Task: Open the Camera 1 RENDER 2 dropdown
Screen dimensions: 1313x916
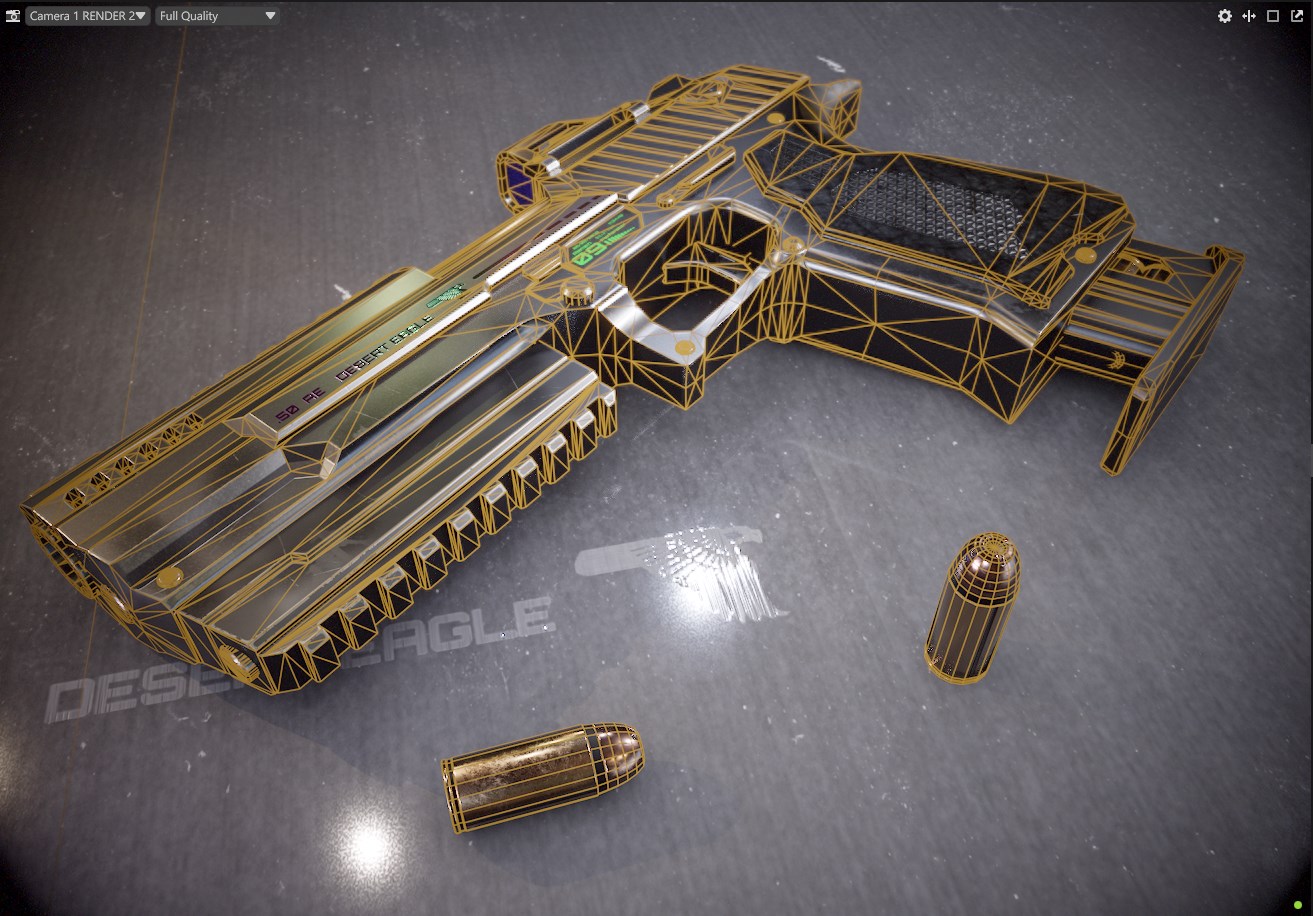Action: [88, 16]
